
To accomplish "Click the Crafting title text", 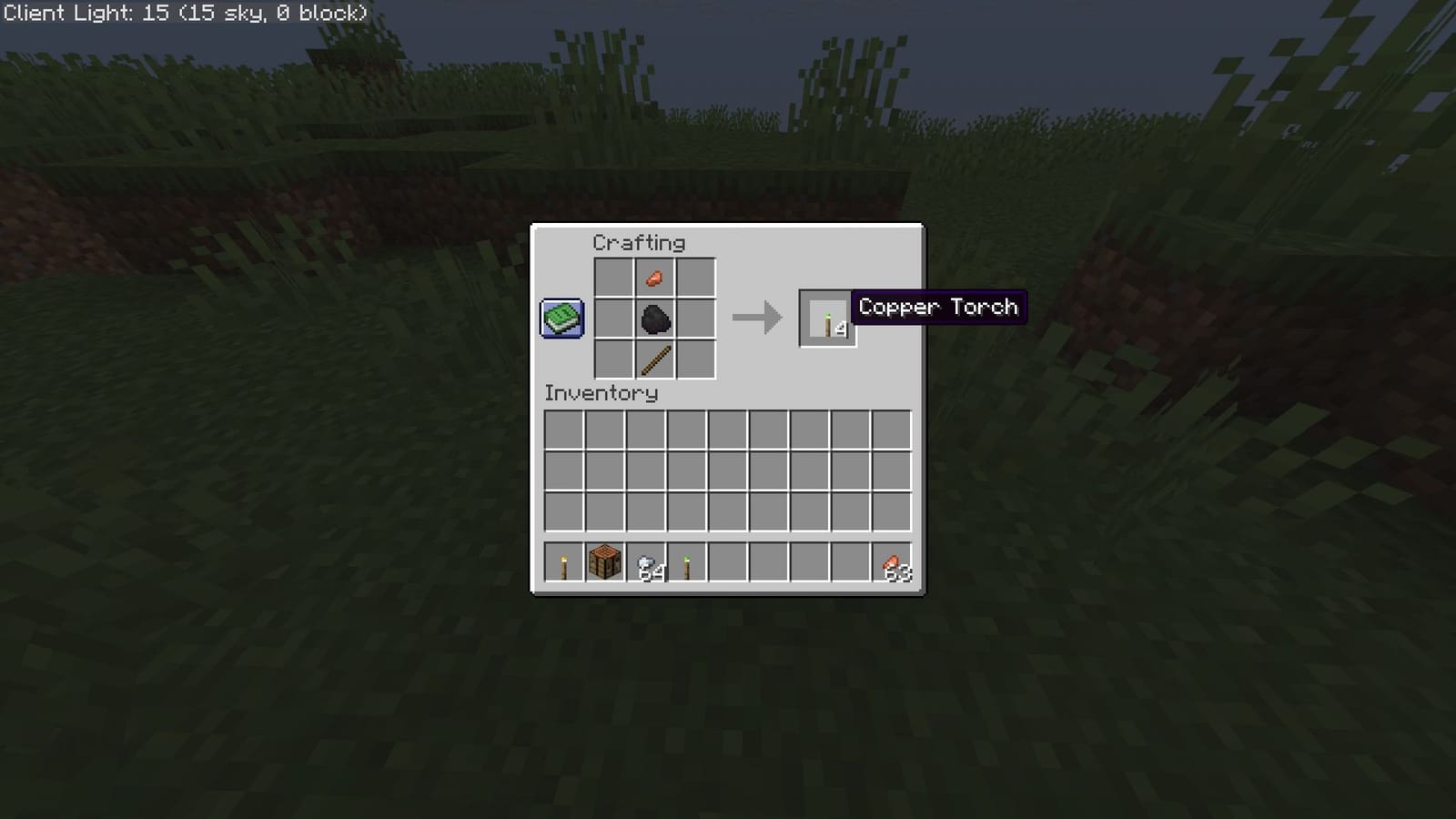I will 640,242.
